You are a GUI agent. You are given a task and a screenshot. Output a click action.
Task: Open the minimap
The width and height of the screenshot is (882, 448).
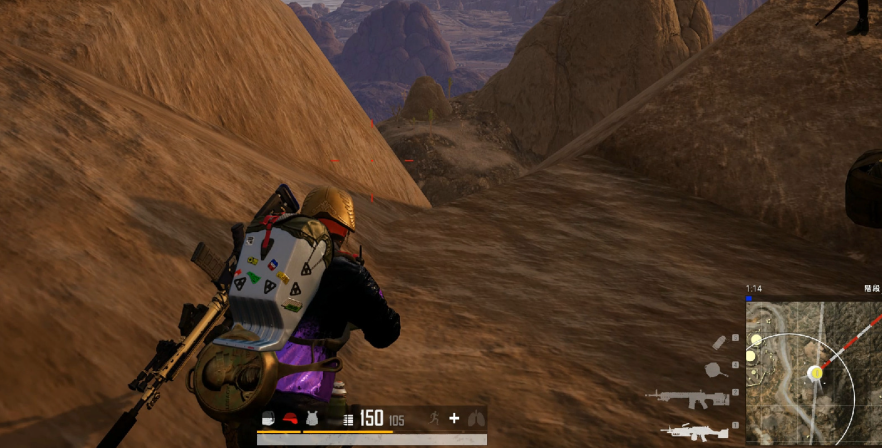(813, 372)
